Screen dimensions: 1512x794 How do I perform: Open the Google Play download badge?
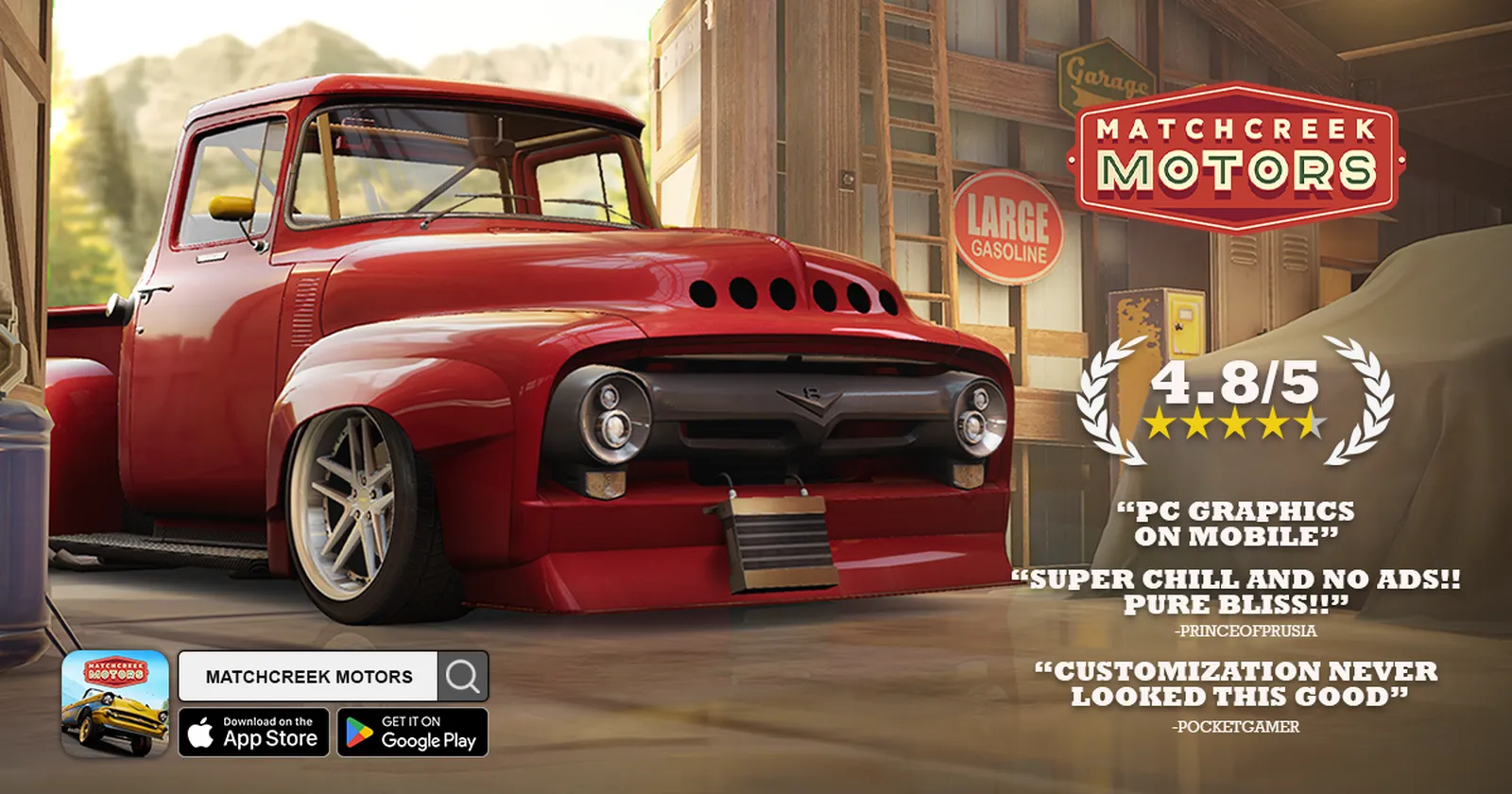point(413,733)
